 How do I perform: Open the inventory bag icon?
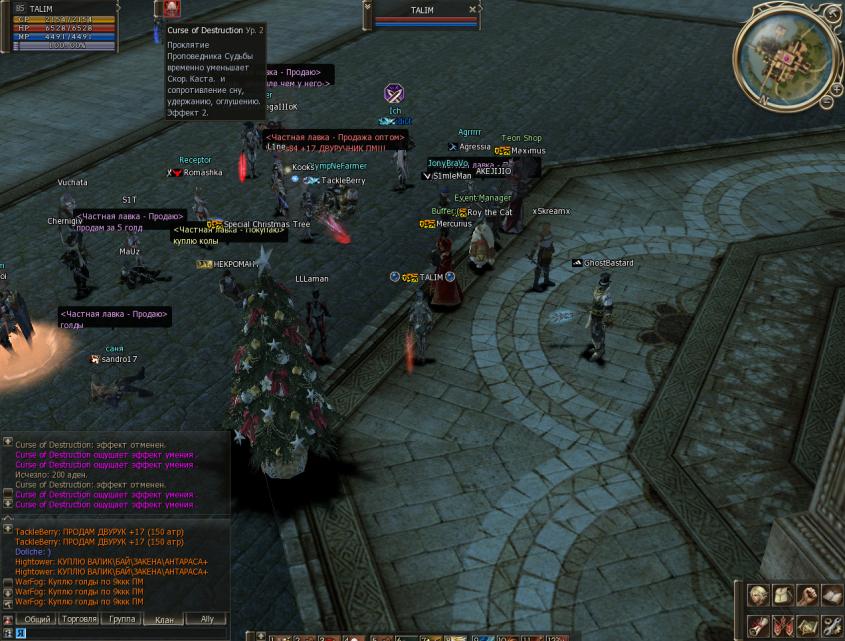click(783, 596)
